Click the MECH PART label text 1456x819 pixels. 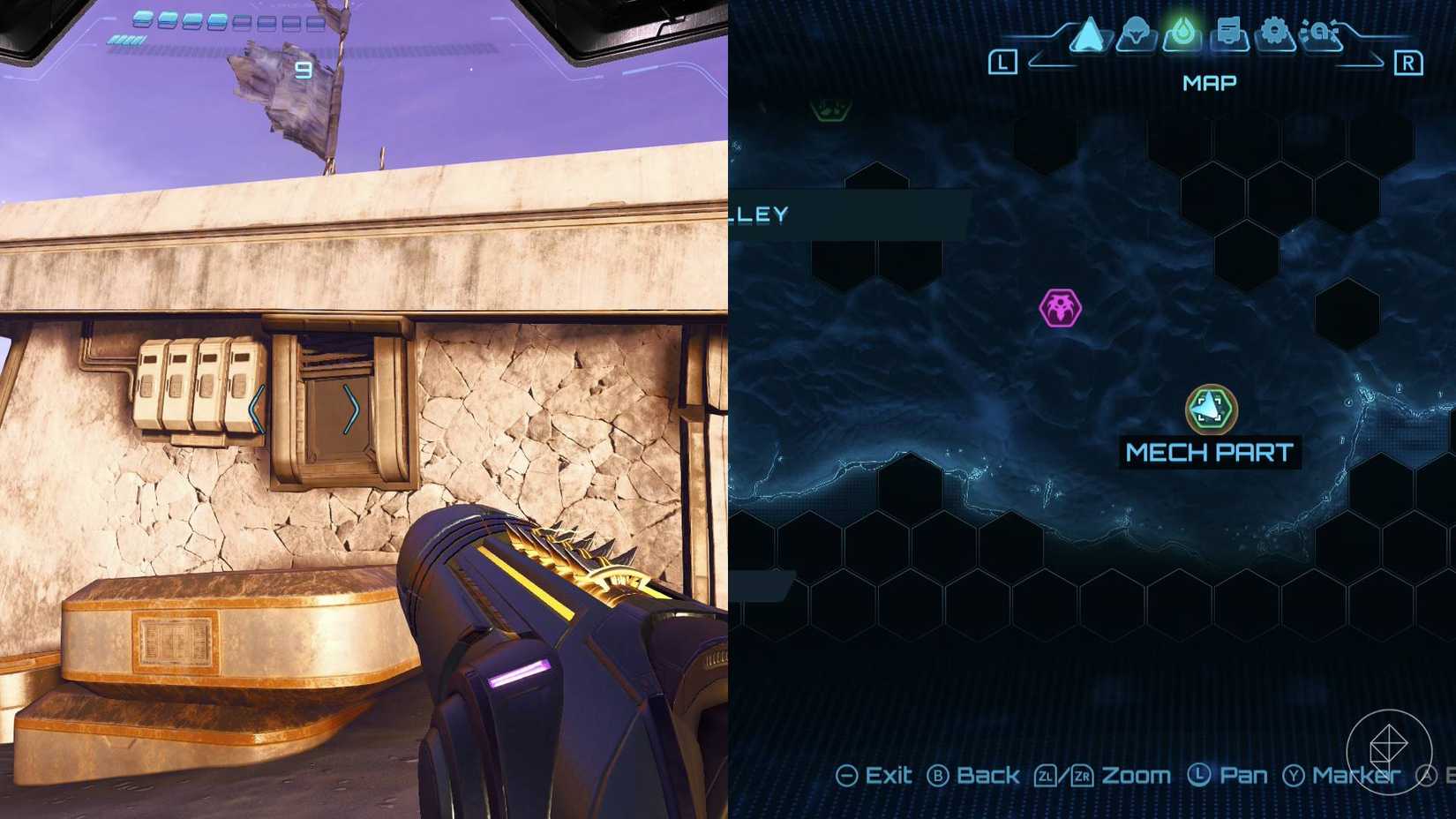(1210, 453)
